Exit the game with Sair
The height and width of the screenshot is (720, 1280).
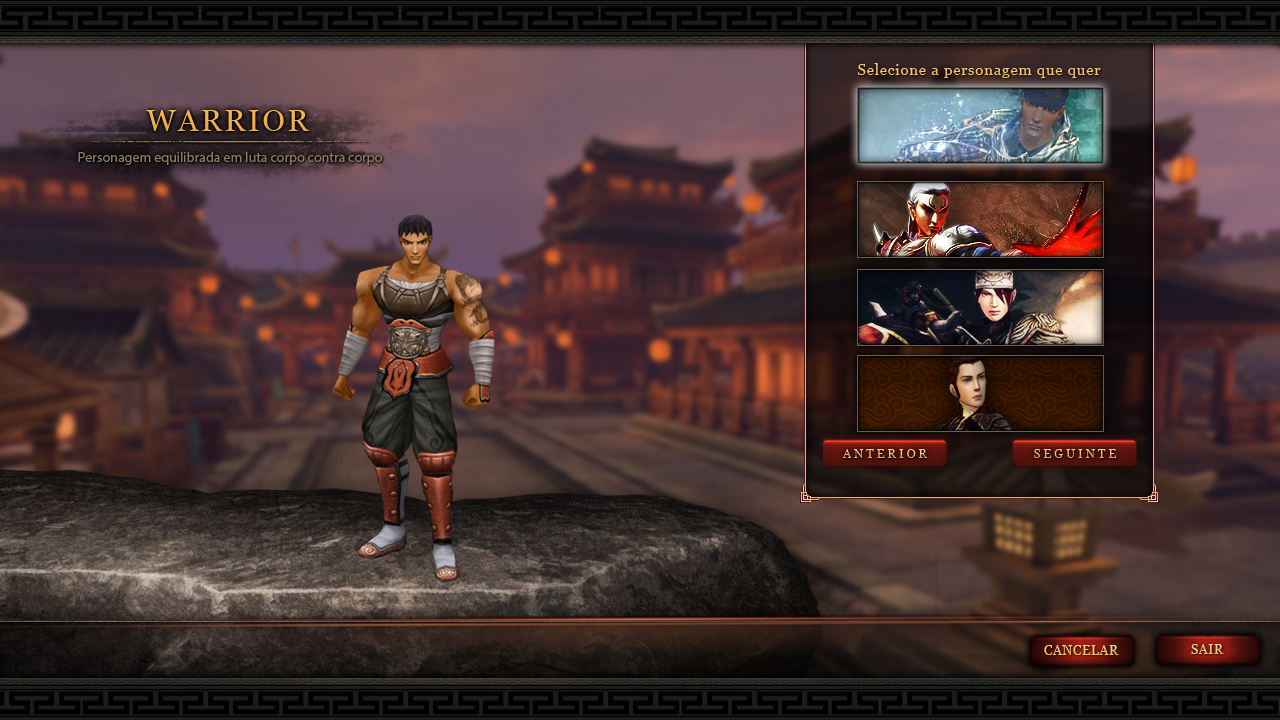[x=1207, y=650]
